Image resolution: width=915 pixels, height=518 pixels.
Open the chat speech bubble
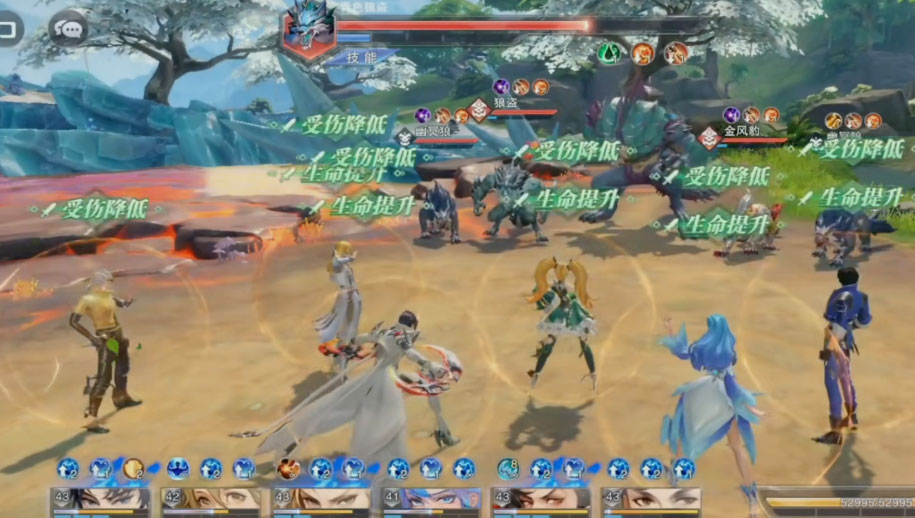(68, 28)
